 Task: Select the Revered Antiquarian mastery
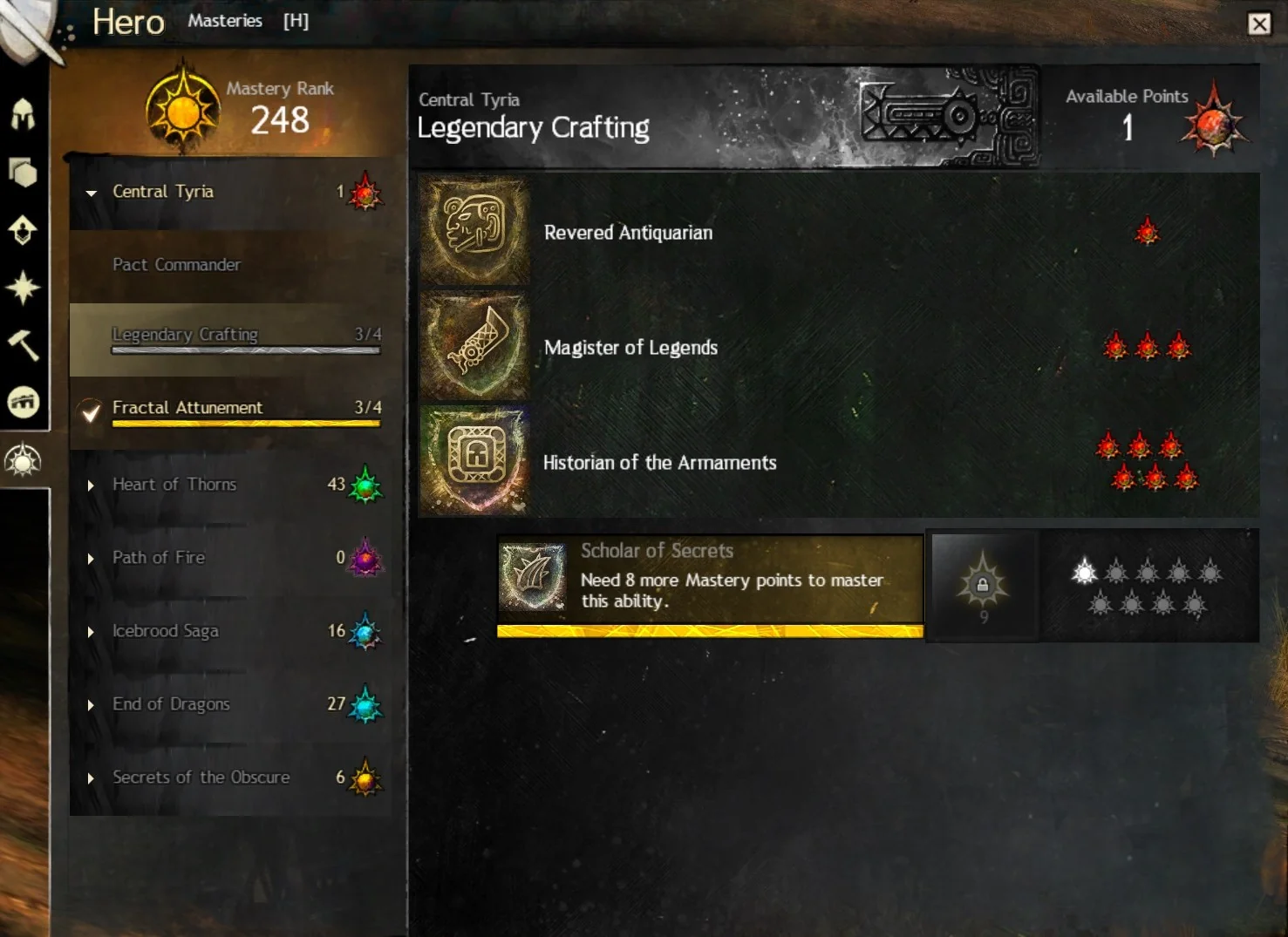click(x=628, y=233)
